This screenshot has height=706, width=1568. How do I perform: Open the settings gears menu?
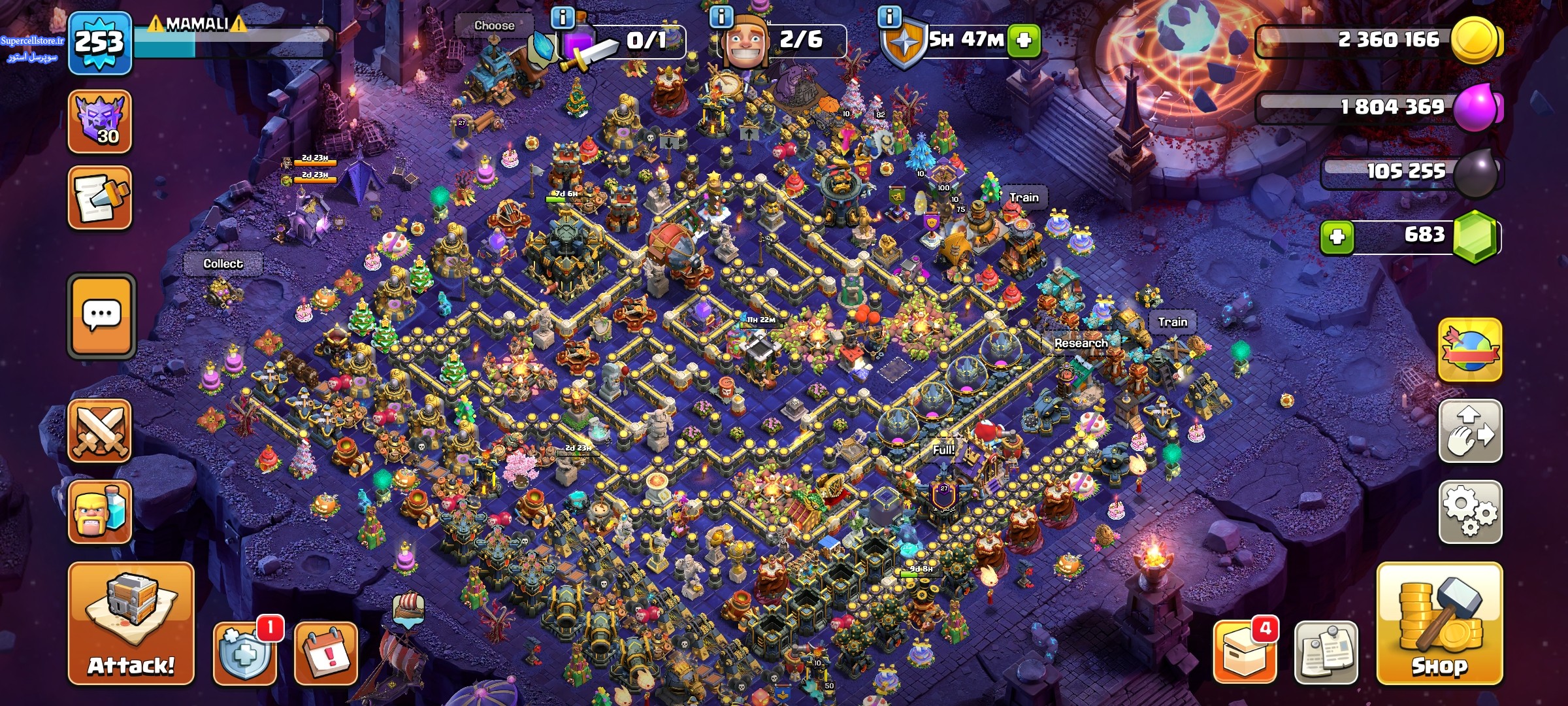click(x=1470, y=512)
